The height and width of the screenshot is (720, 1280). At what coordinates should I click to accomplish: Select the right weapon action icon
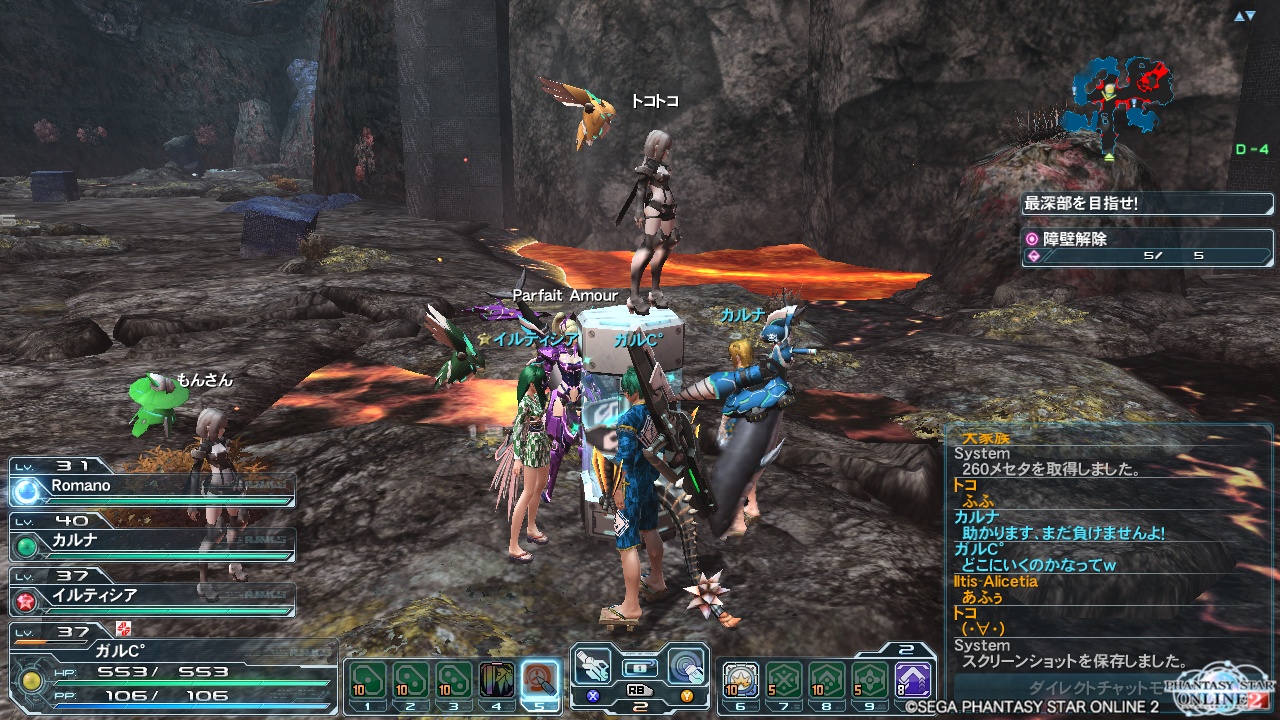686,664
